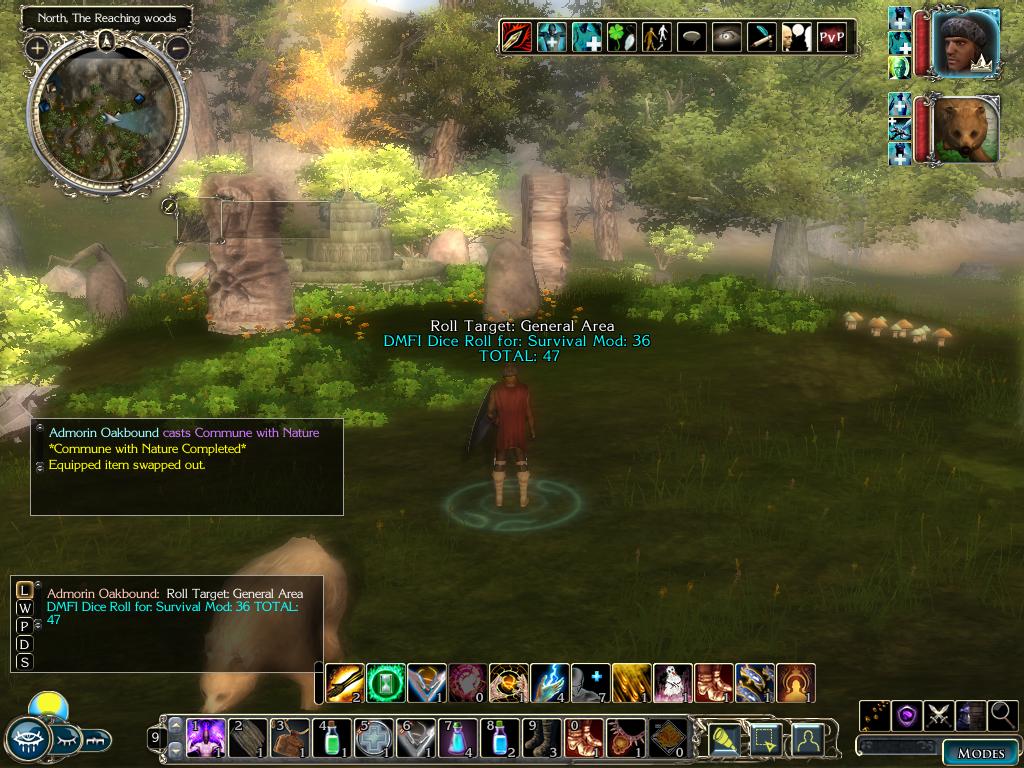Image resolution: width=1024 pixels, height=768 pixels.
Task: Switch to the P chat channel tab
Action: (x=24, y=626)
